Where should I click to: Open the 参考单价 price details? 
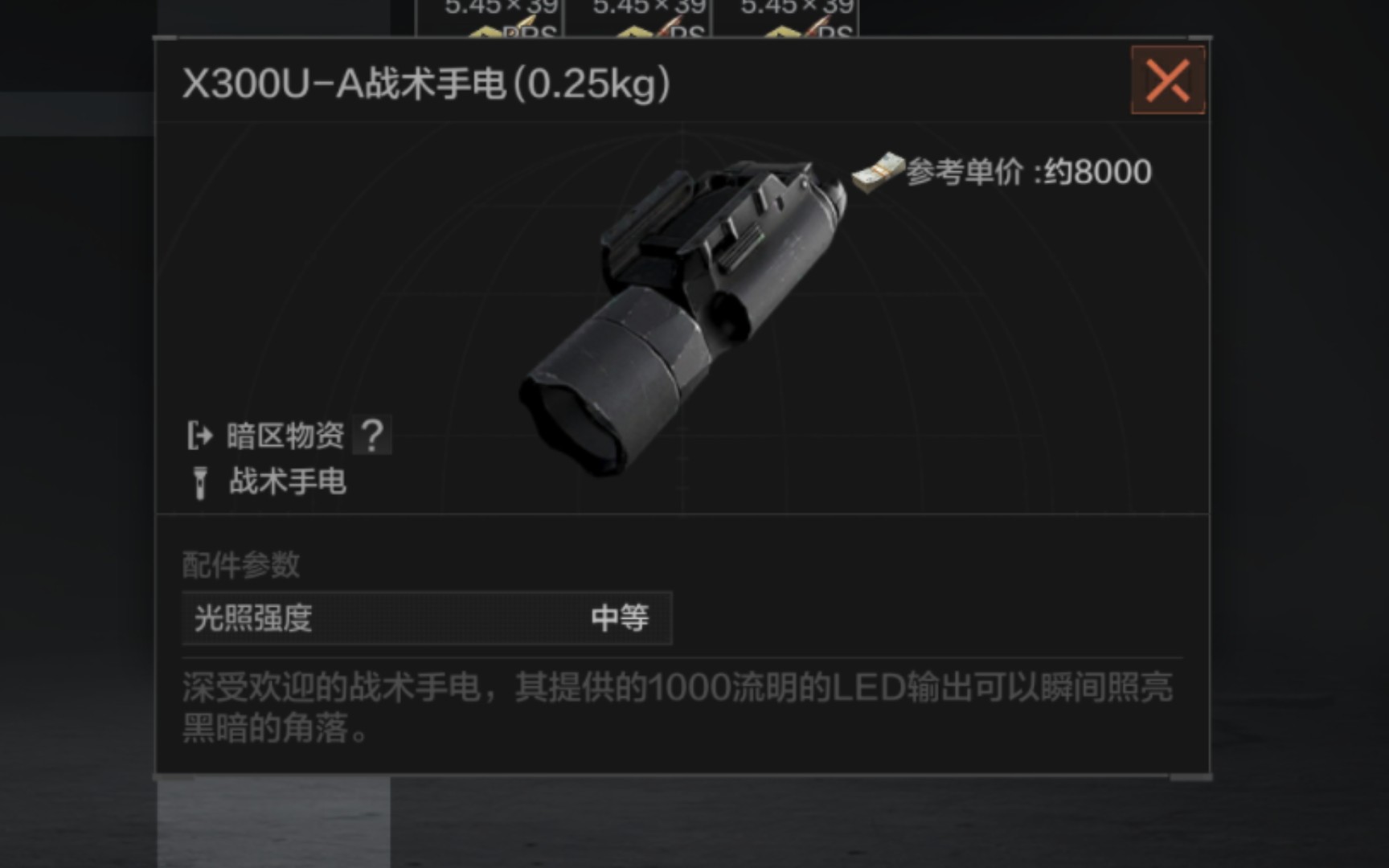click(965, 170)
